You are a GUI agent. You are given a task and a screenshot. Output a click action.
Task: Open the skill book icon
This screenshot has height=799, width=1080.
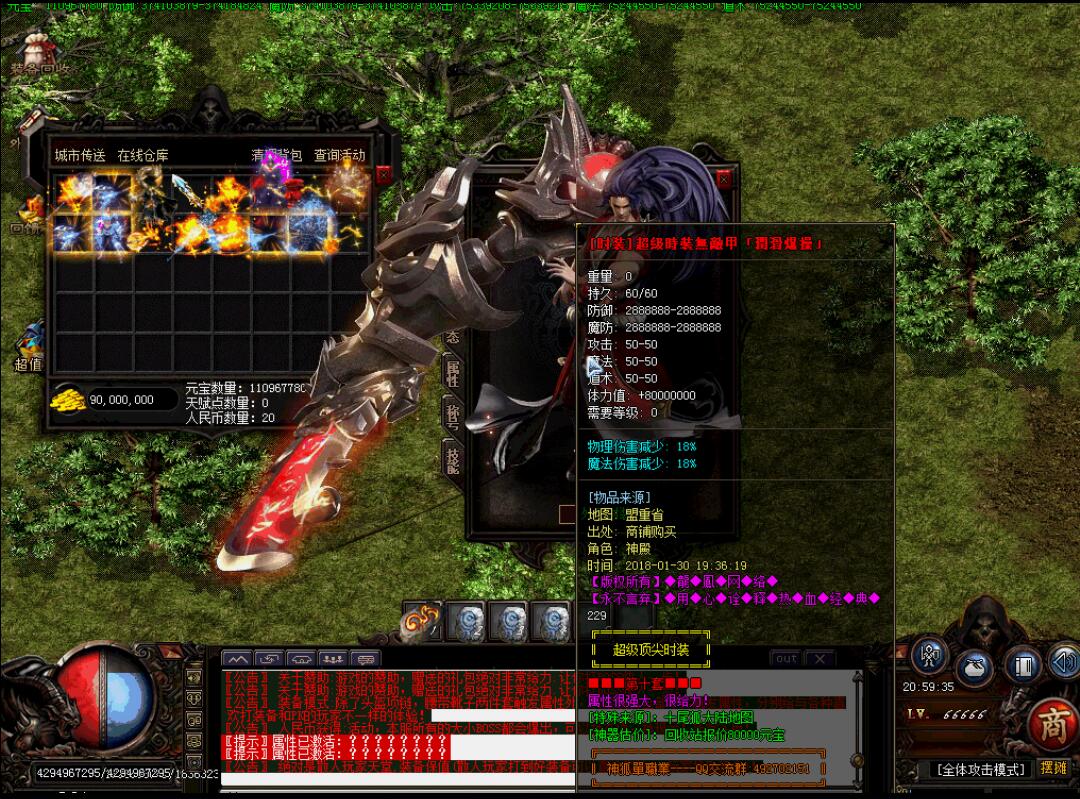[1021, 664]
